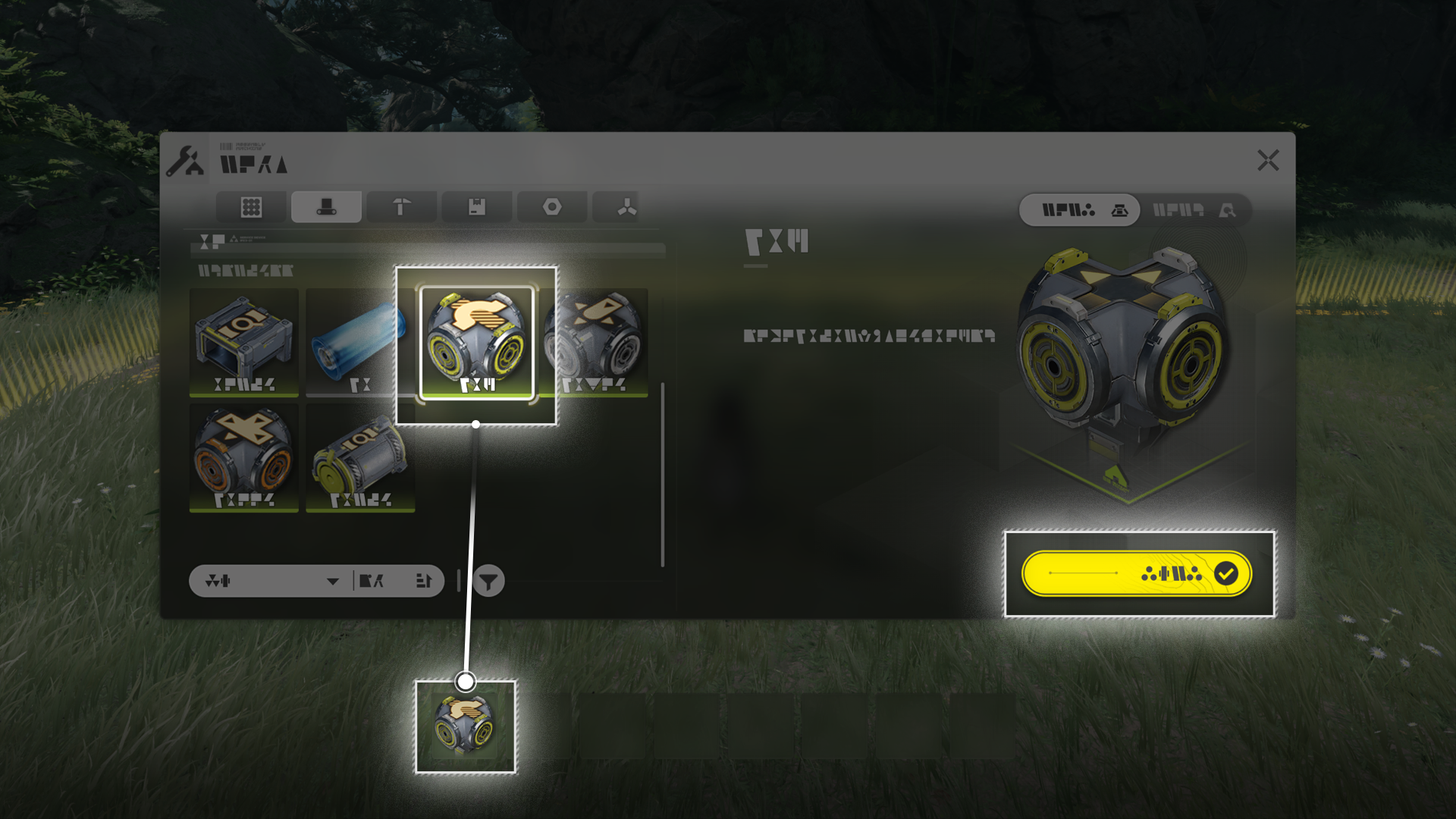This screenshot has width=1456, height=819.
Task: Confirm with the yellow checkmark button
Action: (1136, 574)
